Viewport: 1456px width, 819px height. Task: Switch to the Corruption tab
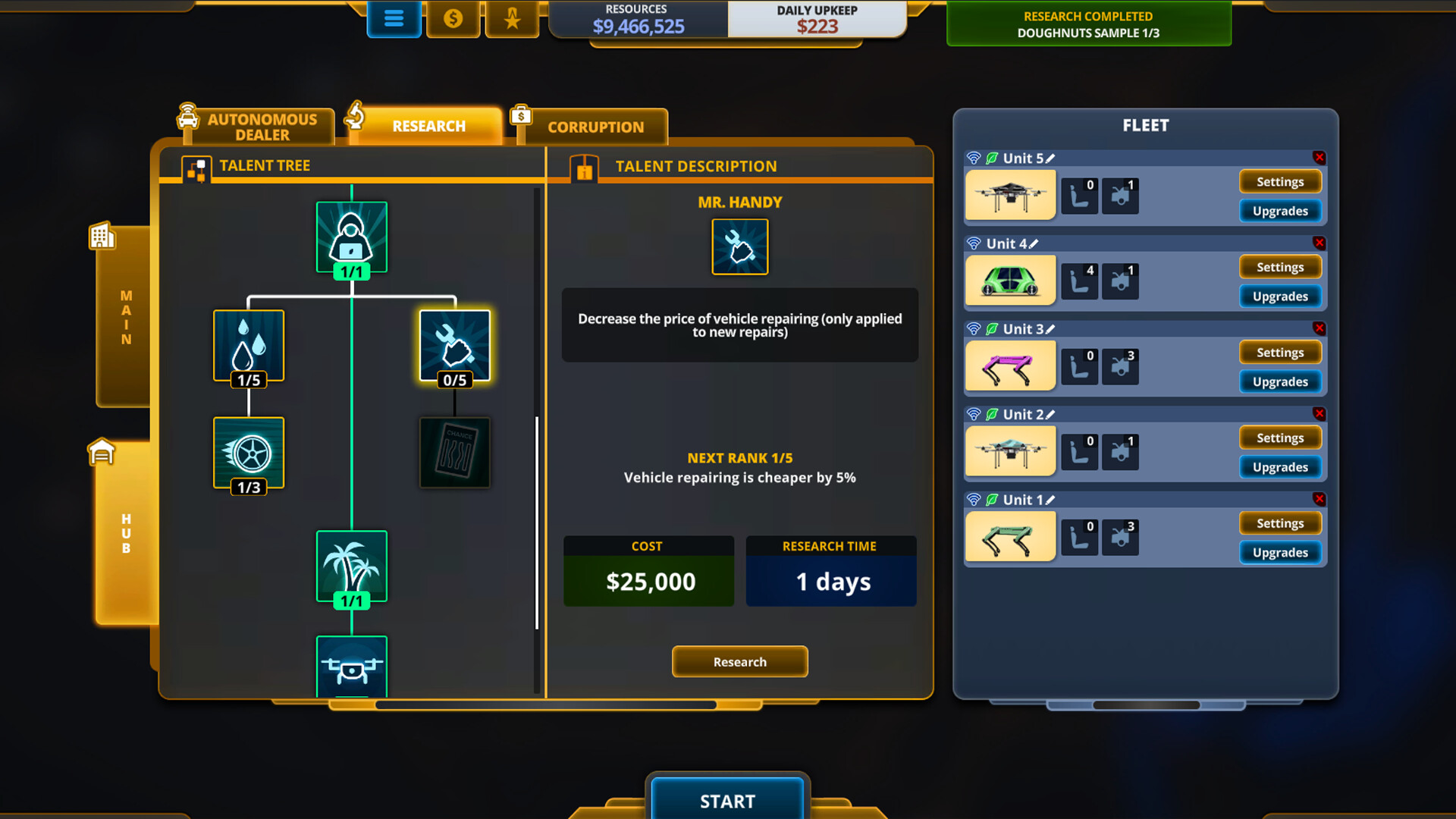tap(595, 127)
